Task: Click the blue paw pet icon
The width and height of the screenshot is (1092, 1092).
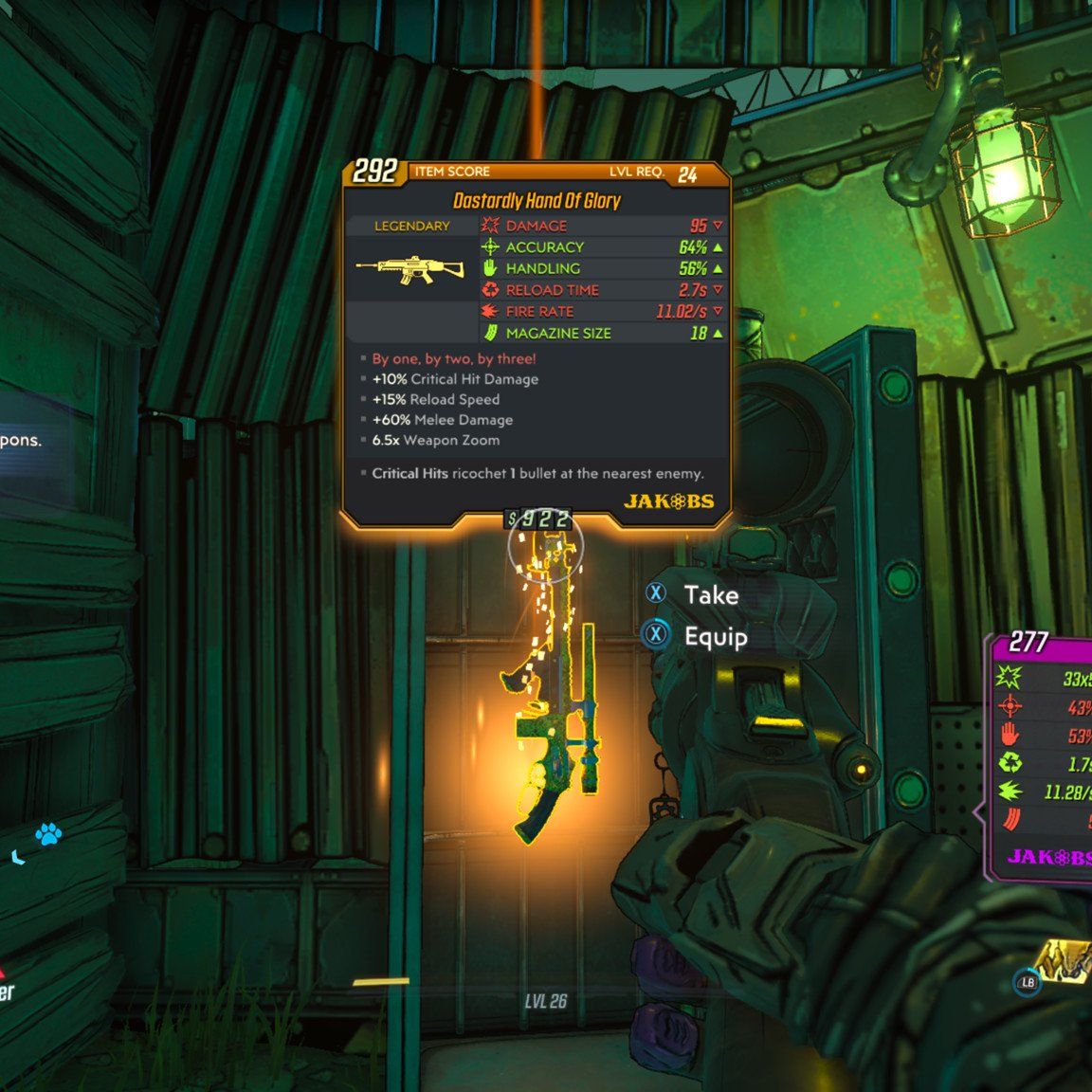Action: coord(48,834)
